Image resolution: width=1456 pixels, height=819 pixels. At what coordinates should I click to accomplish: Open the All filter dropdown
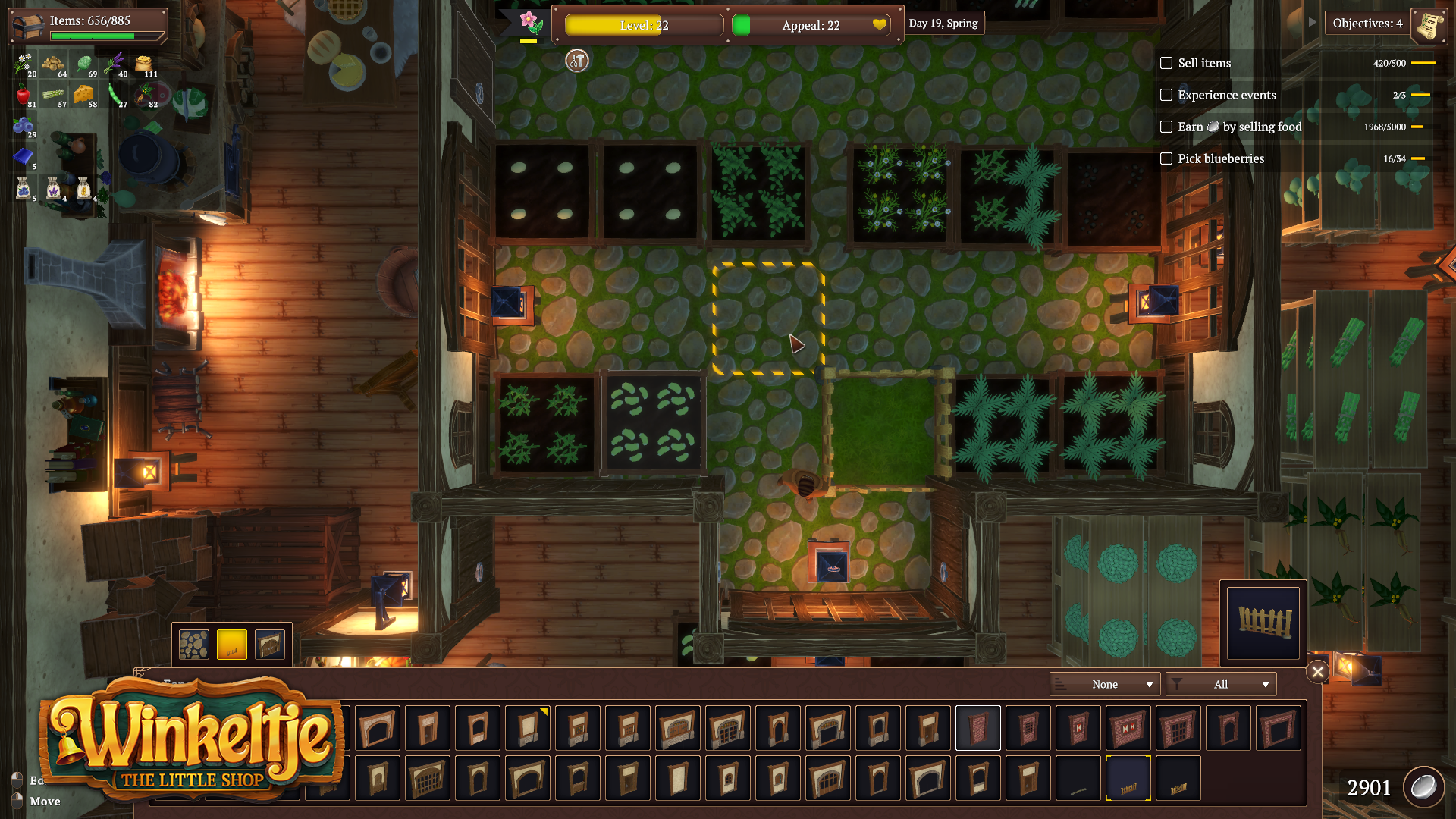click(1221, 684)
